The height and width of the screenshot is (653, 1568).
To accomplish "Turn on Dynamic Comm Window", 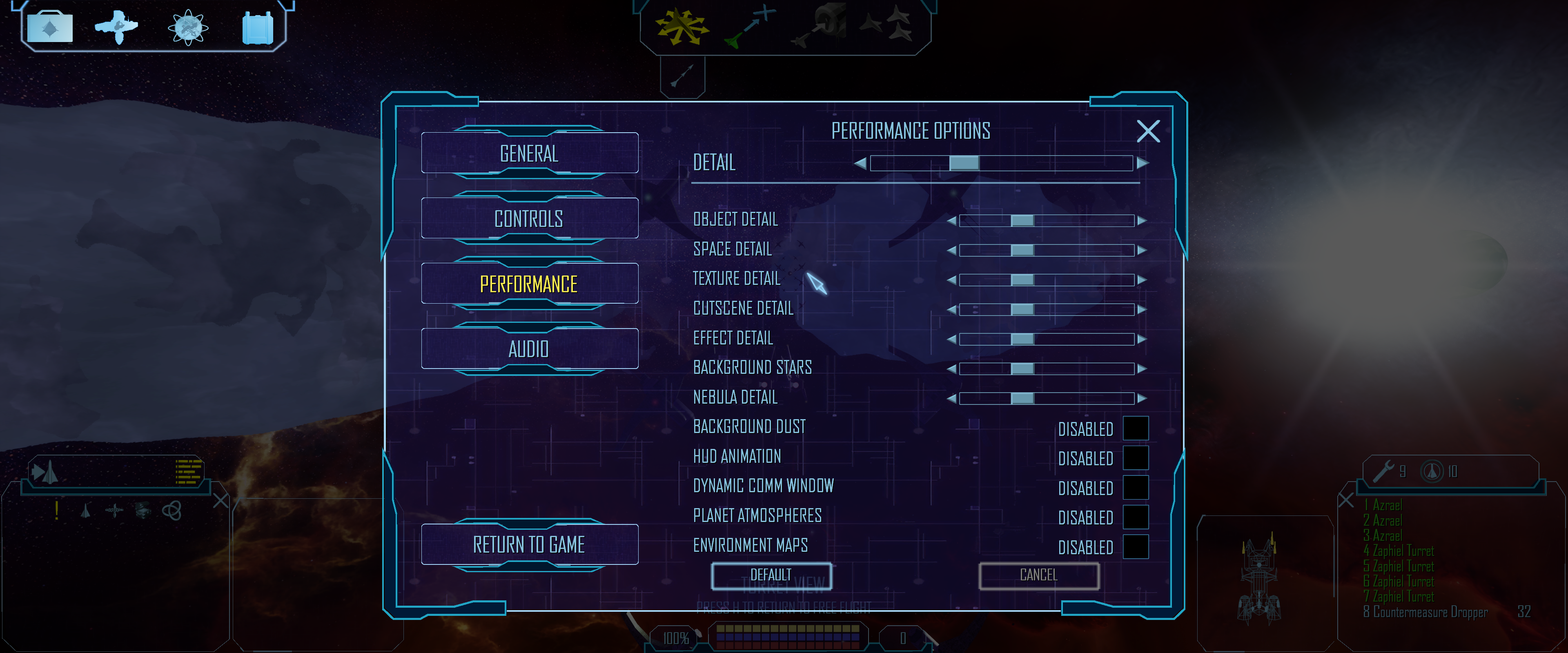I will point(1135,487).
